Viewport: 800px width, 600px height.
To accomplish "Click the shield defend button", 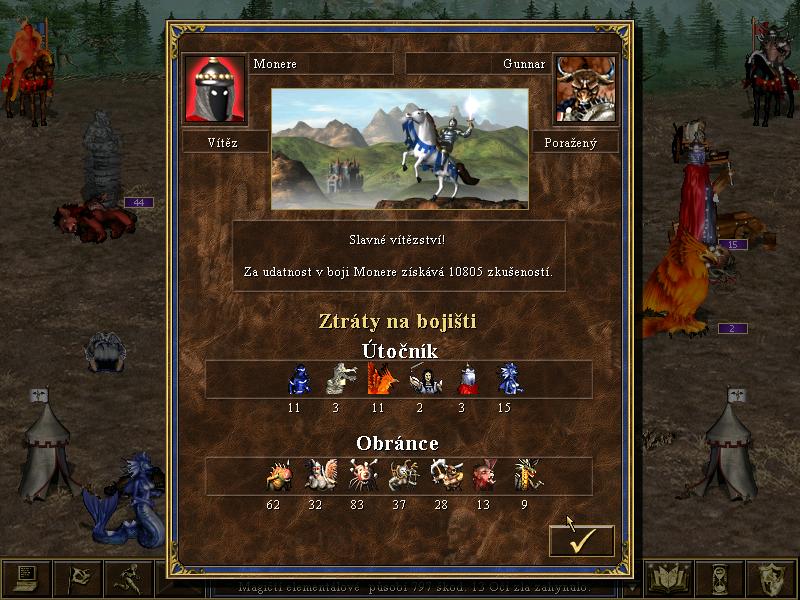I will [x=774, y=578].
